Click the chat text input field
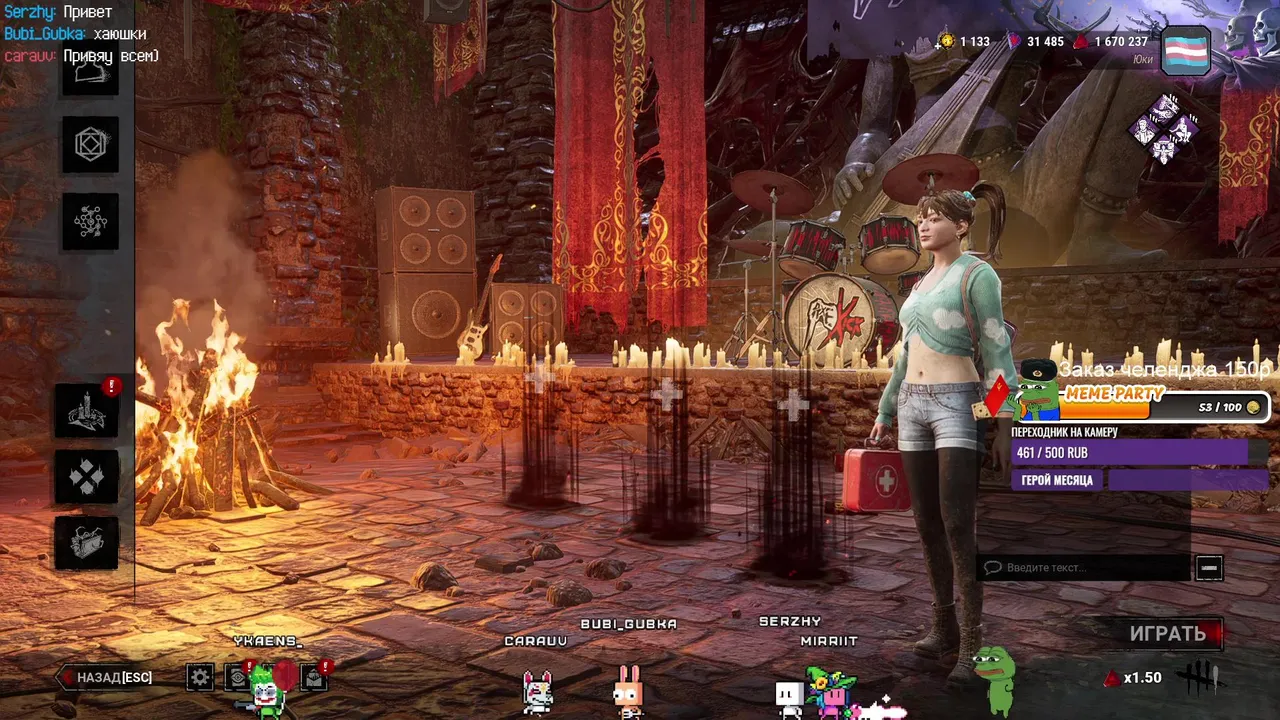 click(1085, 568)
